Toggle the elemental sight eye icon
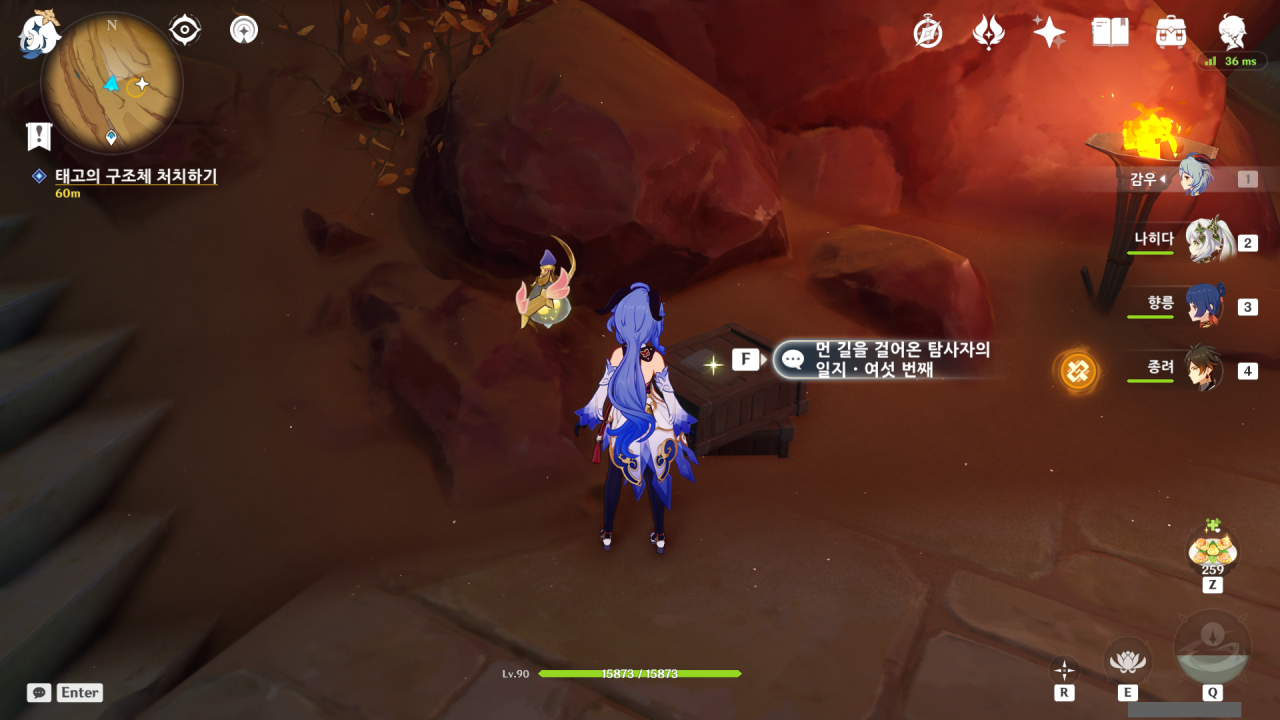 coord(185,30)
